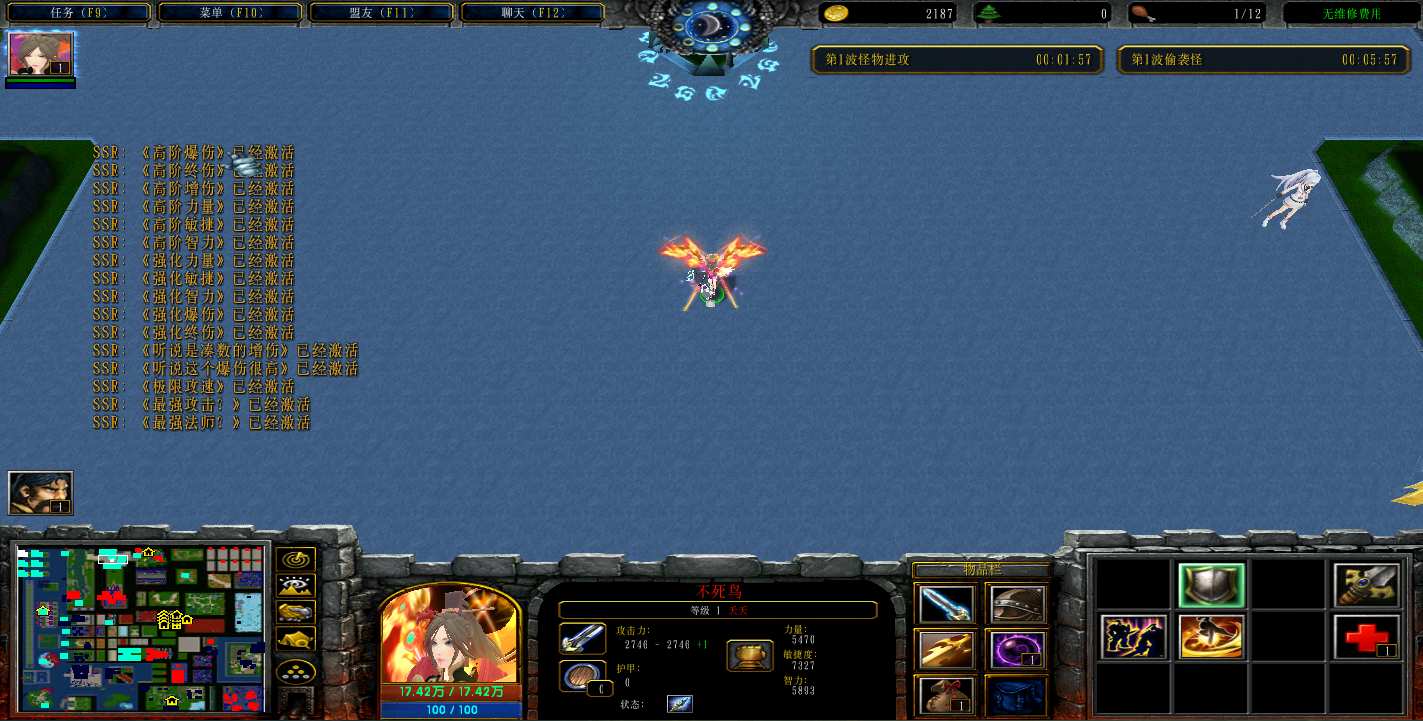Use the purple orb inventory item
The height and width of the screenshot is (721, 1423).
tap(1017, 650)
